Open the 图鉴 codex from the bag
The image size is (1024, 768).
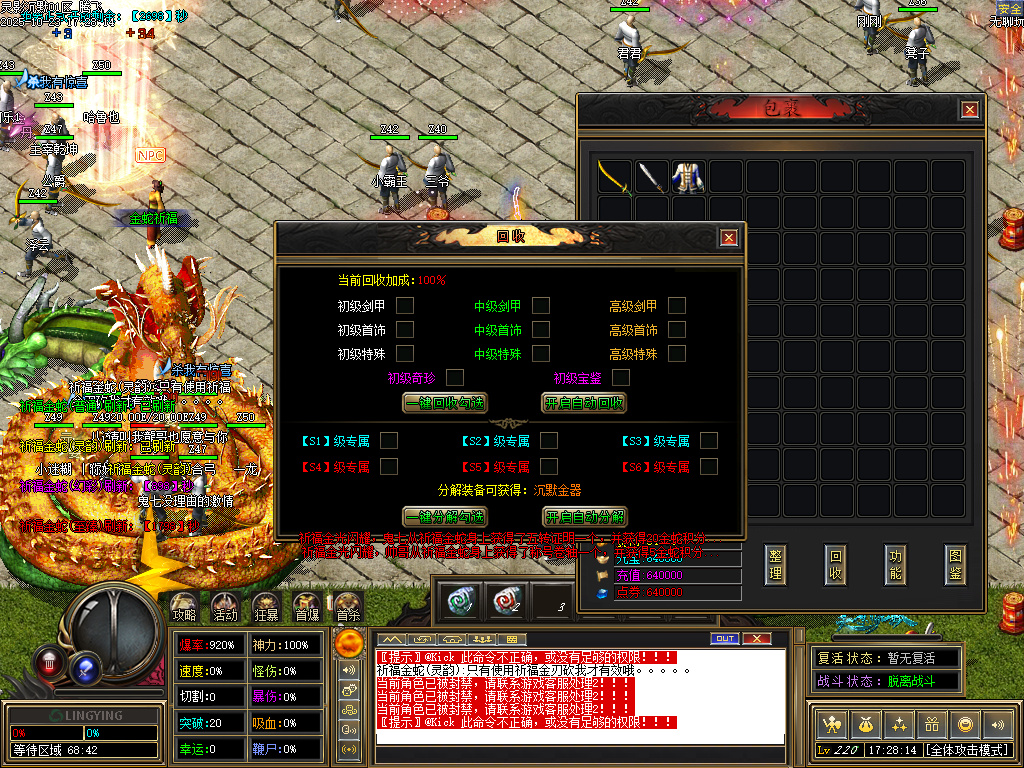[955, 565]
